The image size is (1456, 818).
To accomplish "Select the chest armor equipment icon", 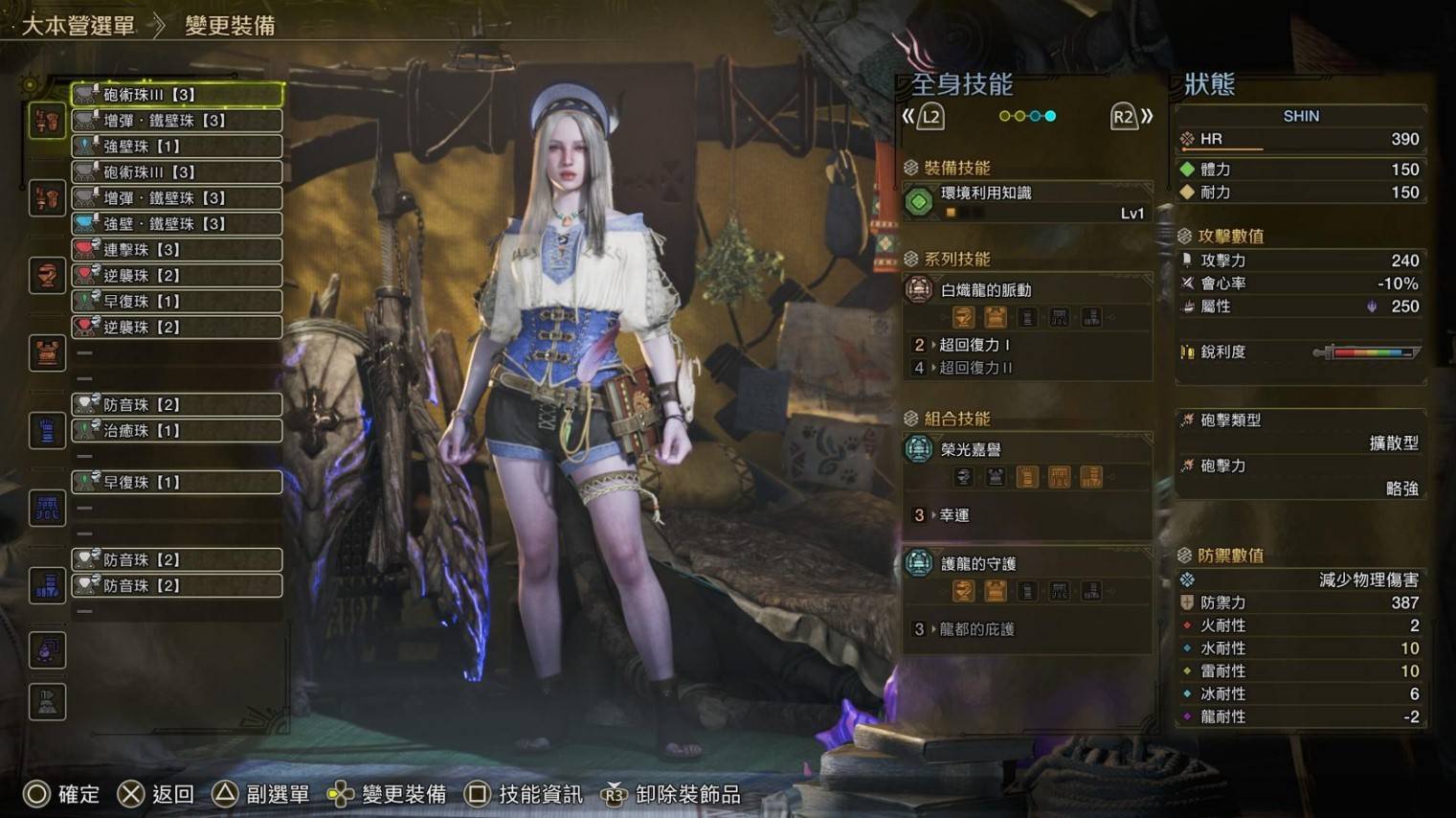I will [x=47, y=353].
